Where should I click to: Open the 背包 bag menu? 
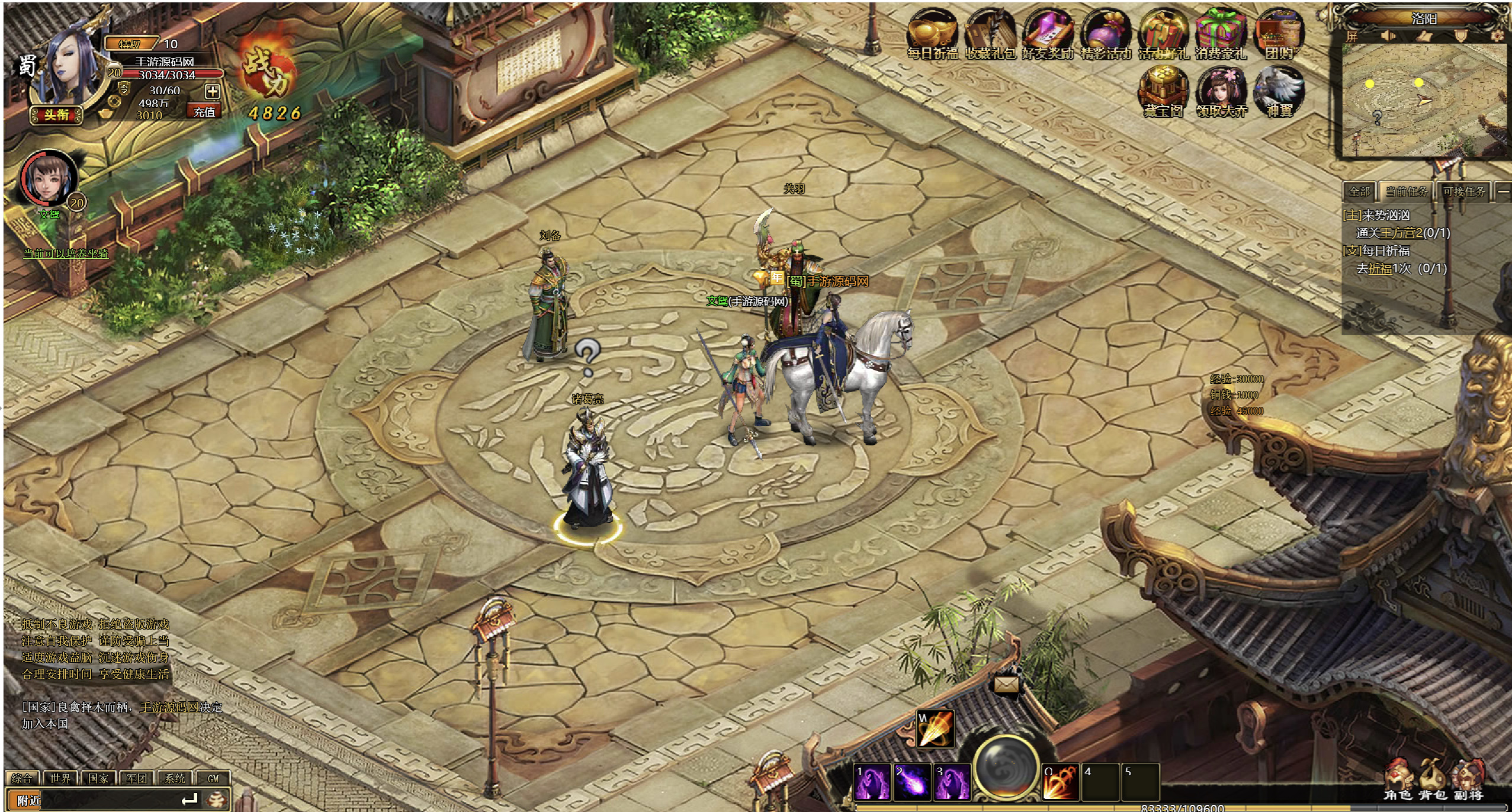coord(1432,782)
